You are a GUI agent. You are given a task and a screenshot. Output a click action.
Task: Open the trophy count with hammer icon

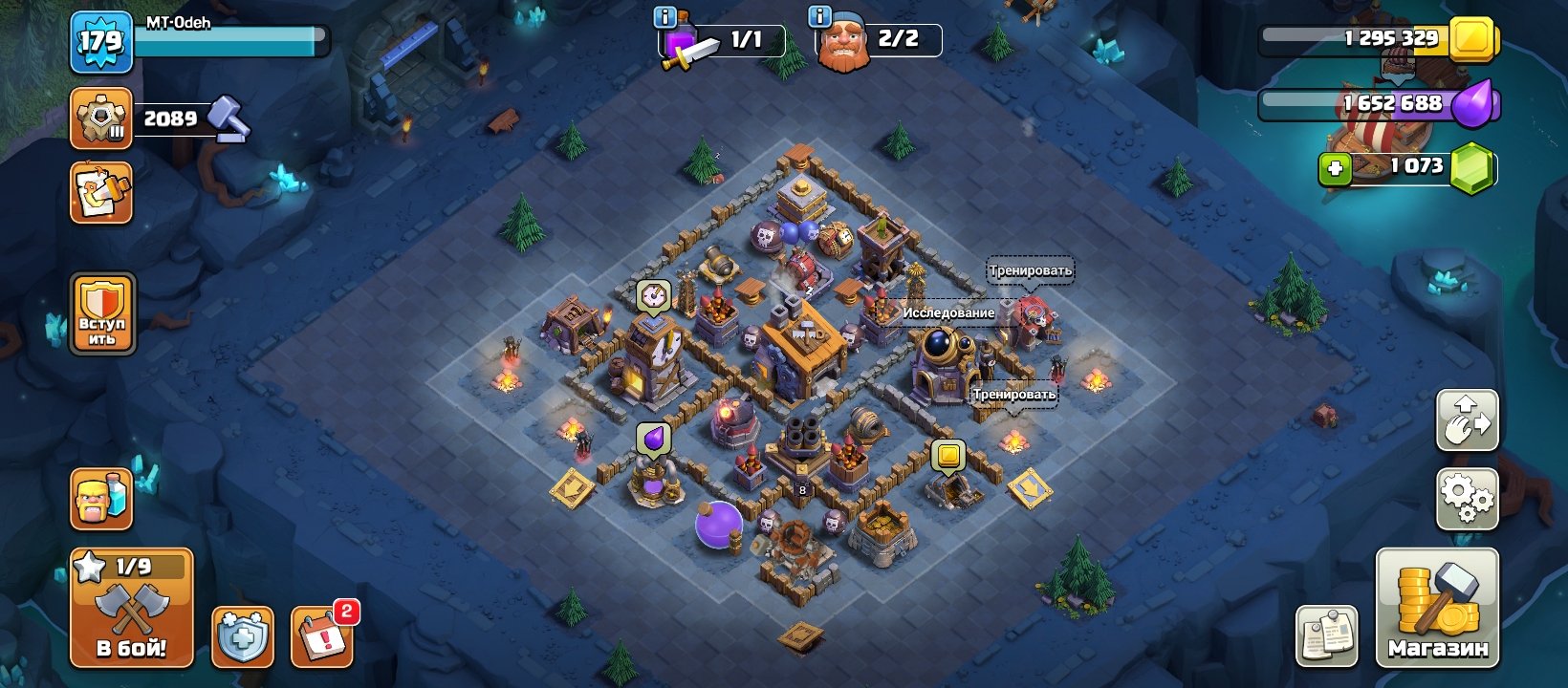pos(100,117)
